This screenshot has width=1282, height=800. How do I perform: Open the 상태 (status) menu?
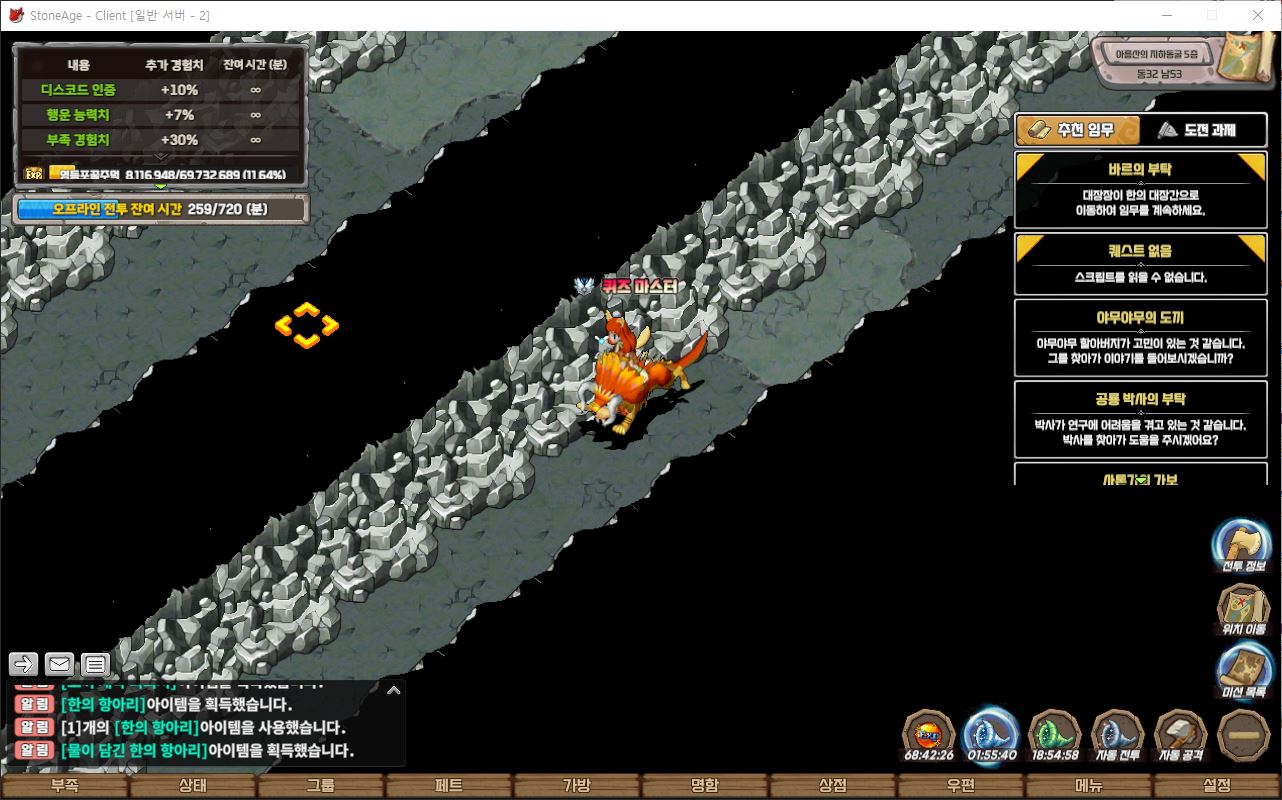coord(192,786)
